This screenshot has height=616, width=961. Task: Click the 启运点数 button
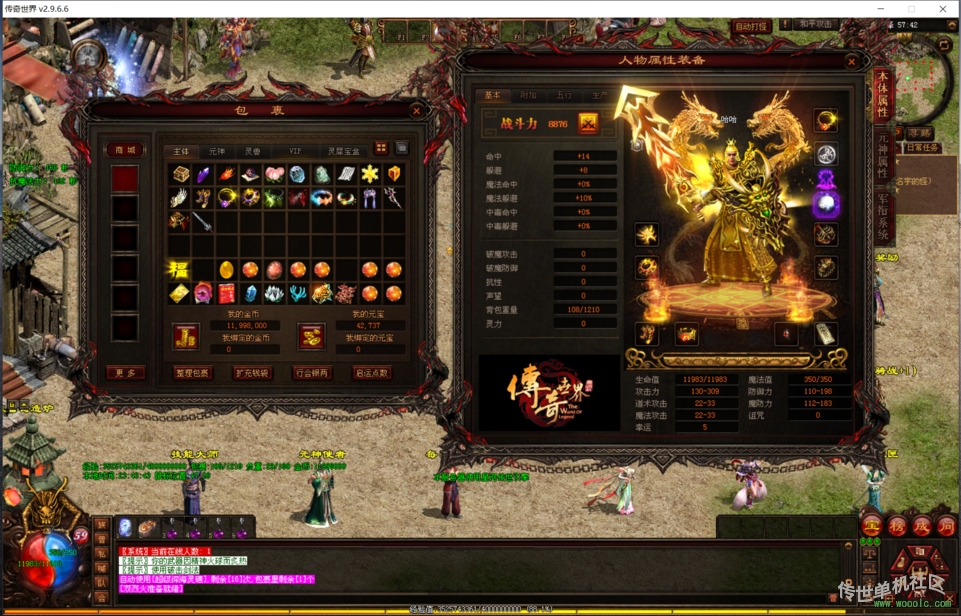tap(372, 373)
